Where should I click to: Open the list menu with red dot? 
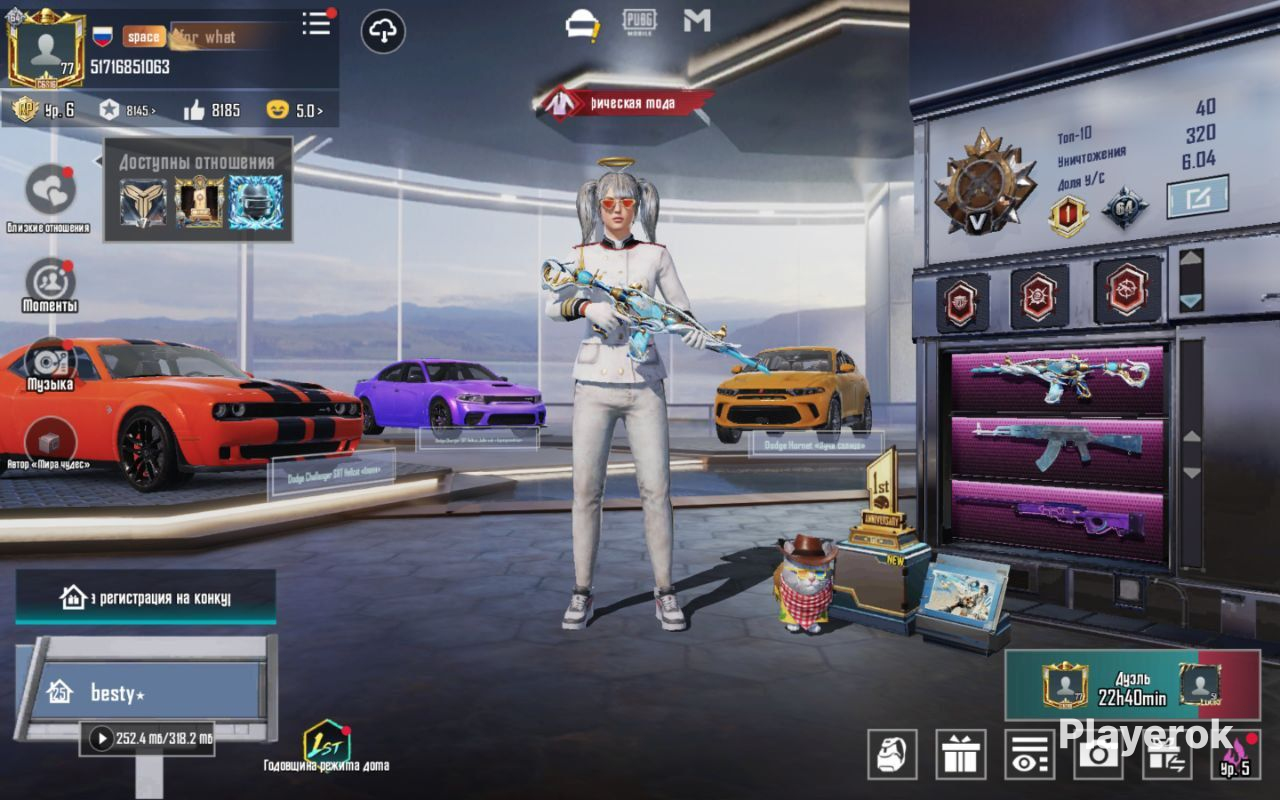[317, 24]
